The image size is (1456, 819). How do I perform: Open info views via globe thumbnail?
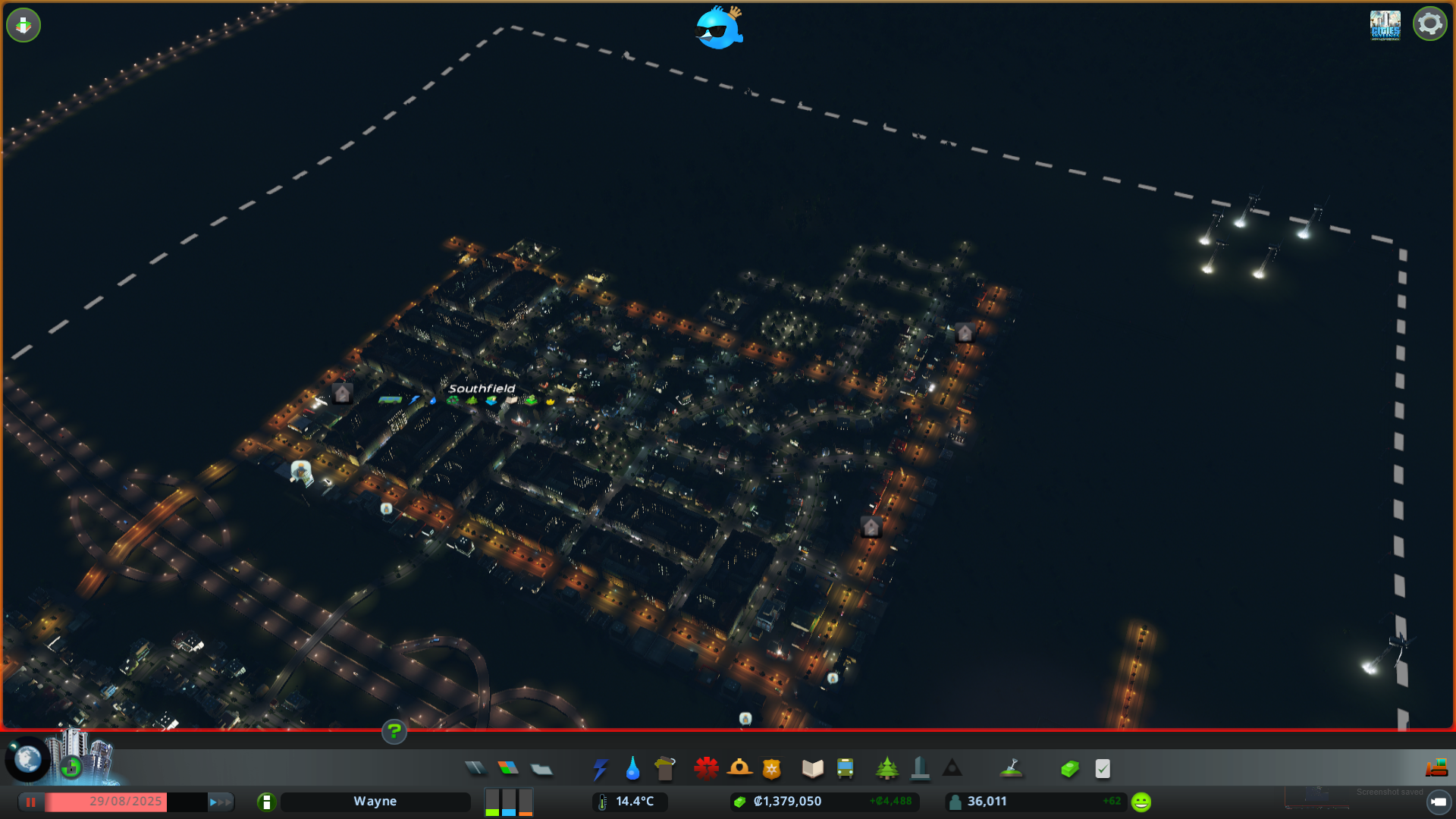tap(28, 758)
